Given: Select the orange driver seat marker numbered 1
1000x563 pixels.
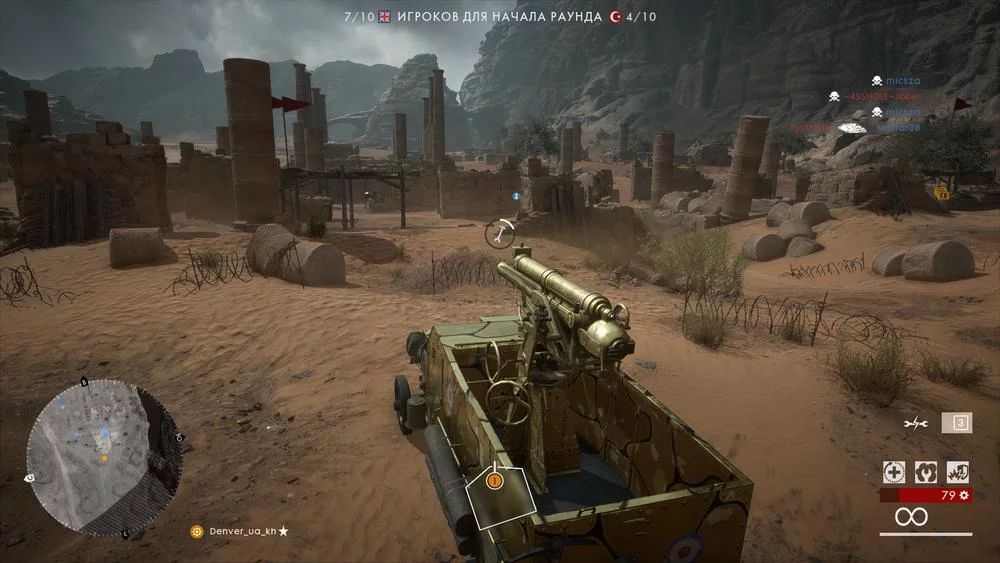Looking at the screenshot, I should [x=493, y=481].
